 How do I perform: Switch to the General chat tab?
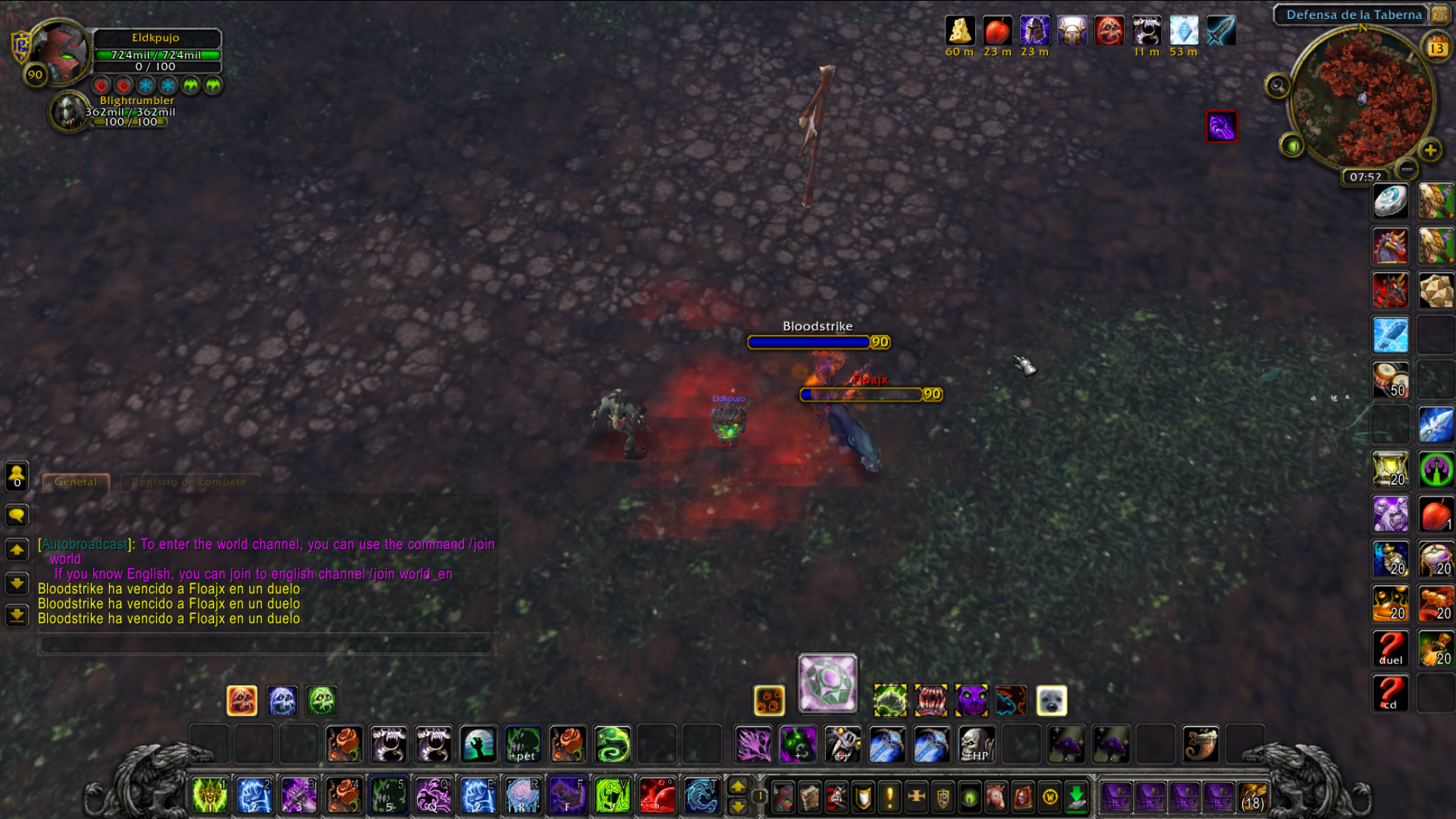coord(76,482)
